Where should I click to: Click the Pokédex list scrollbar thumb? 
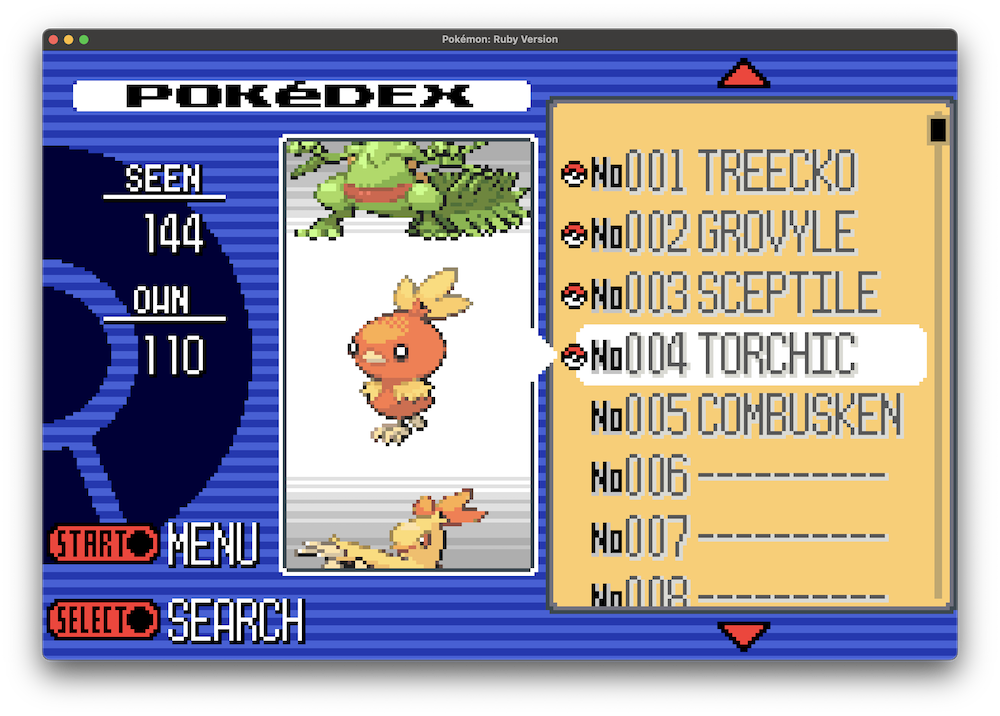click(938, 131)
